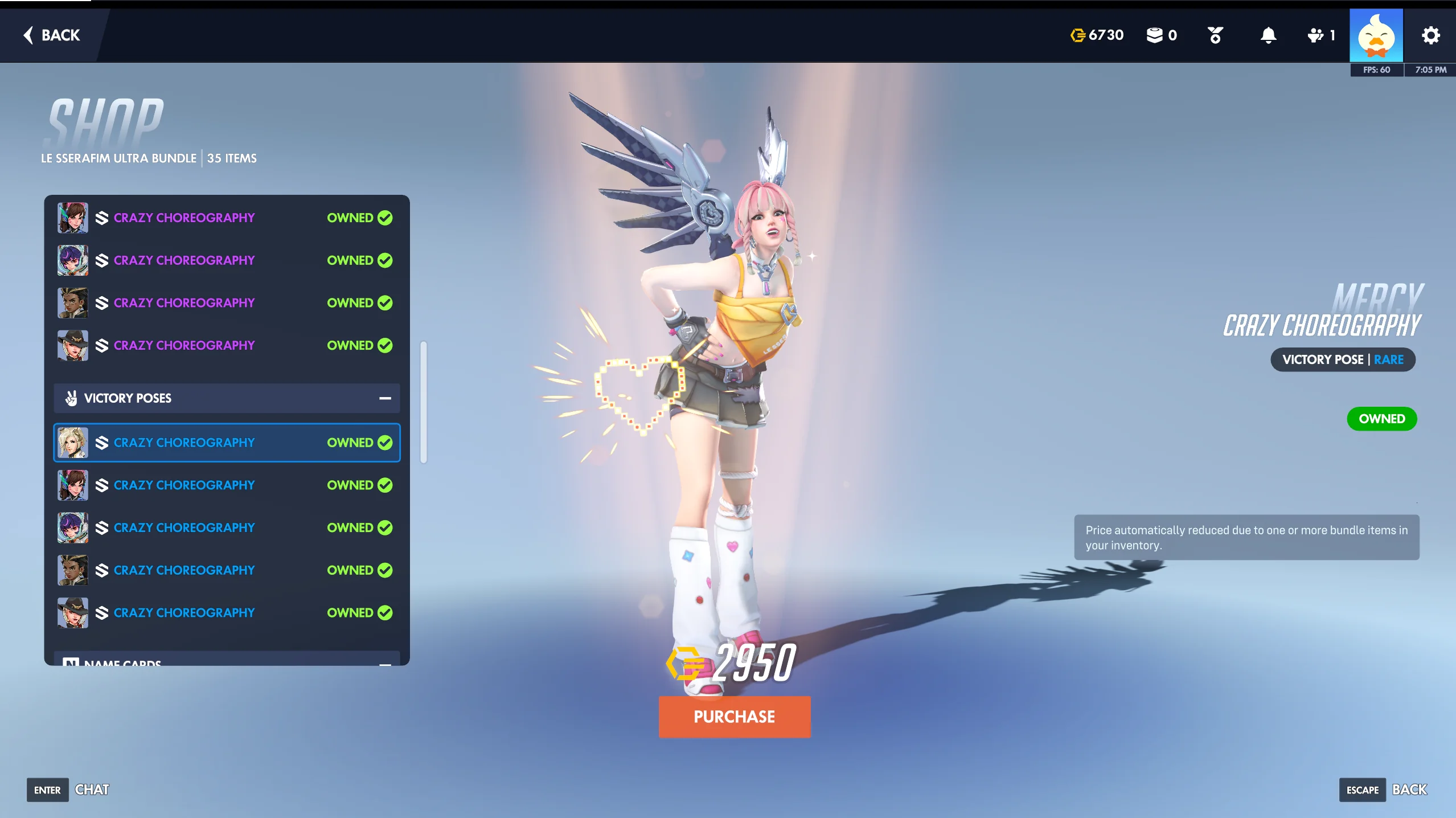Click the Back button at top left
1456x818 pixels.
(51, 35)
